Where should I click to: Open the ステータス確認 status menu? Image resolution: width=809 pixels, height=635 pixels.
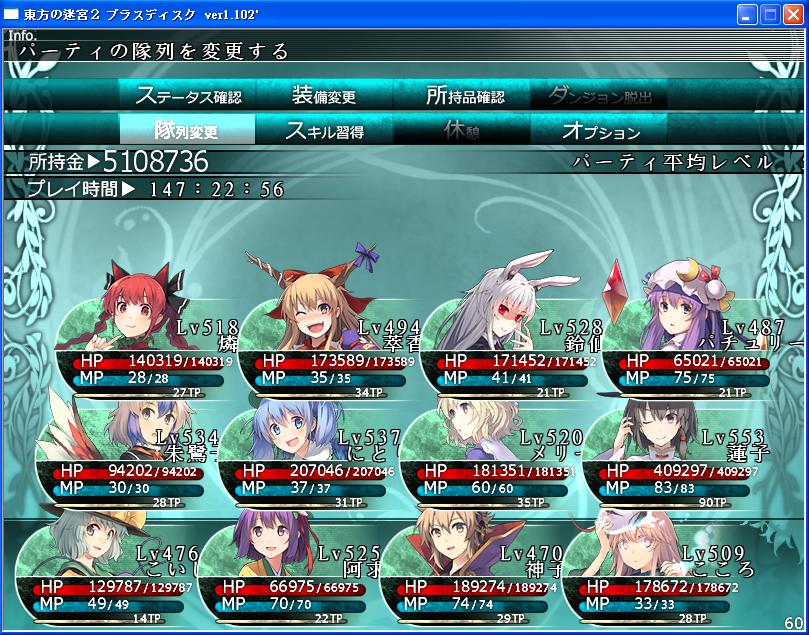click(187, 96)
